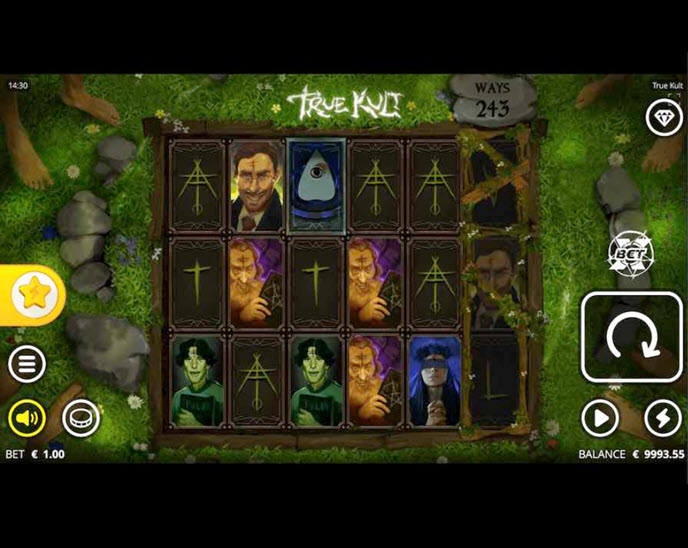Viewport: 688px width, 548px height.
Task: Spin the reels with the circular arrow button
Action: tap(631, 338)
